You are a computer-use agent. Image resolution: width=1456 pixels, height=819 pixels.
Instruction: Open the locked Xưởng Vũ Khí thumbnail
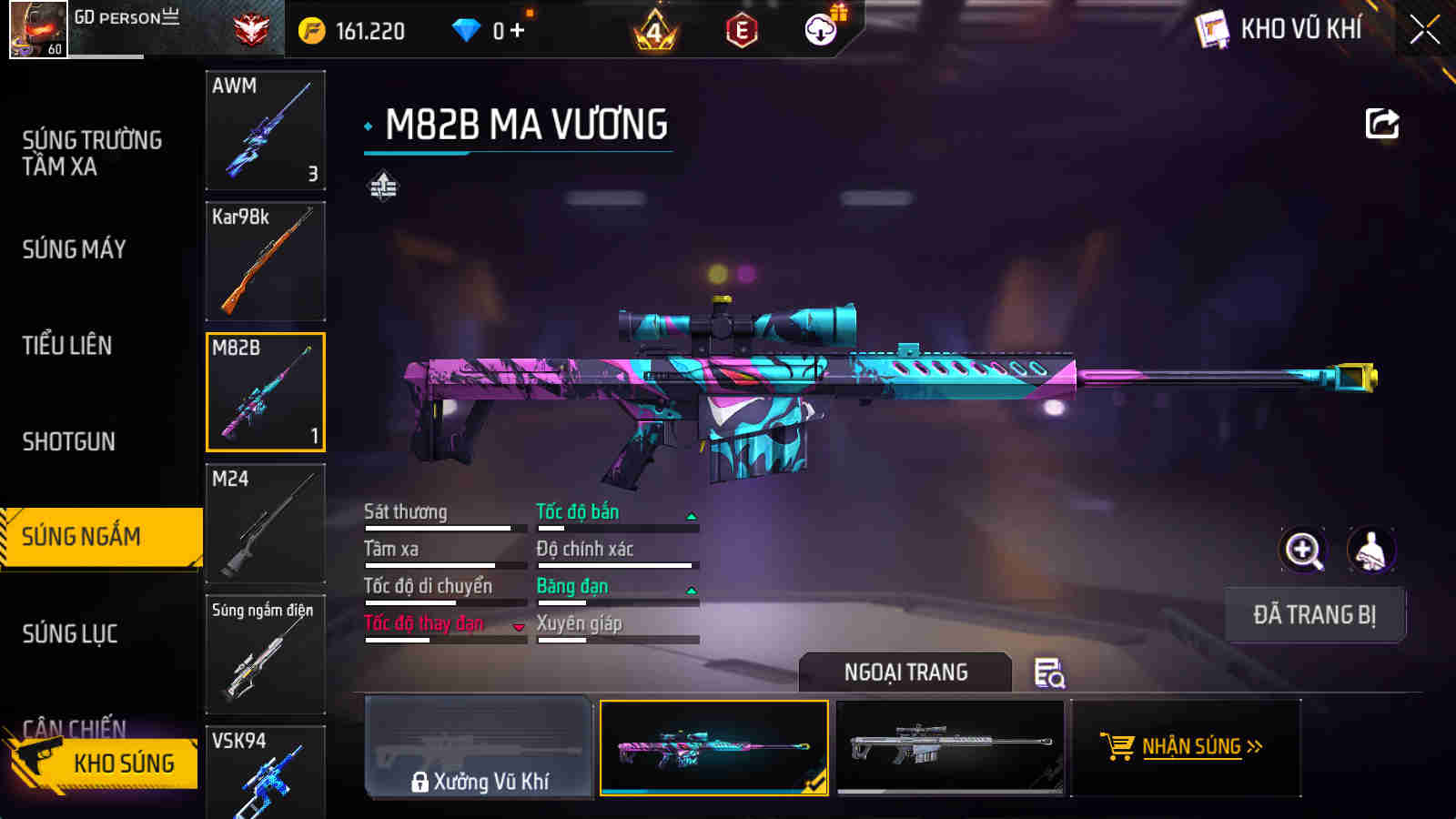point(478,748)
